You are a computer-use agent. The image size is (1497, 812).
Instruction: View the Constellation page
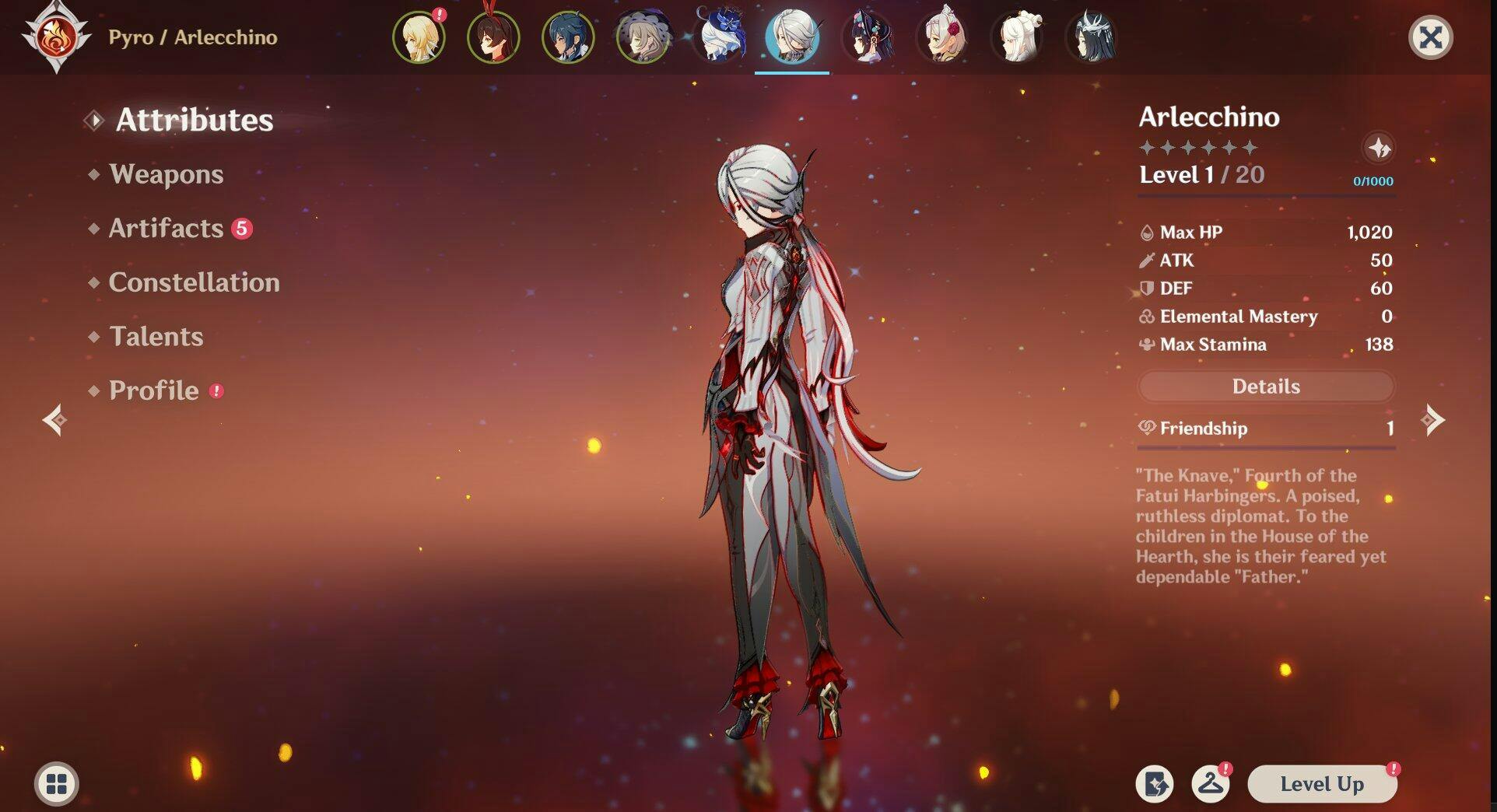[x=194, y=282]
